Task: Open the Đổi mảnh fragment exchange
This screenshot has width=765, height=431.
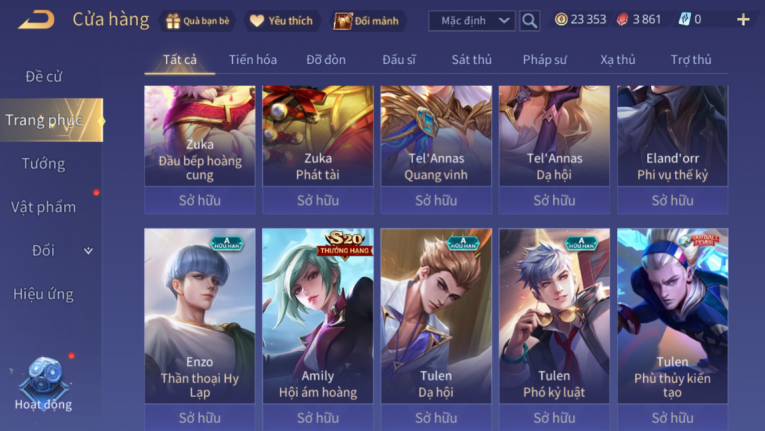Action: click(x=368, y=20)
